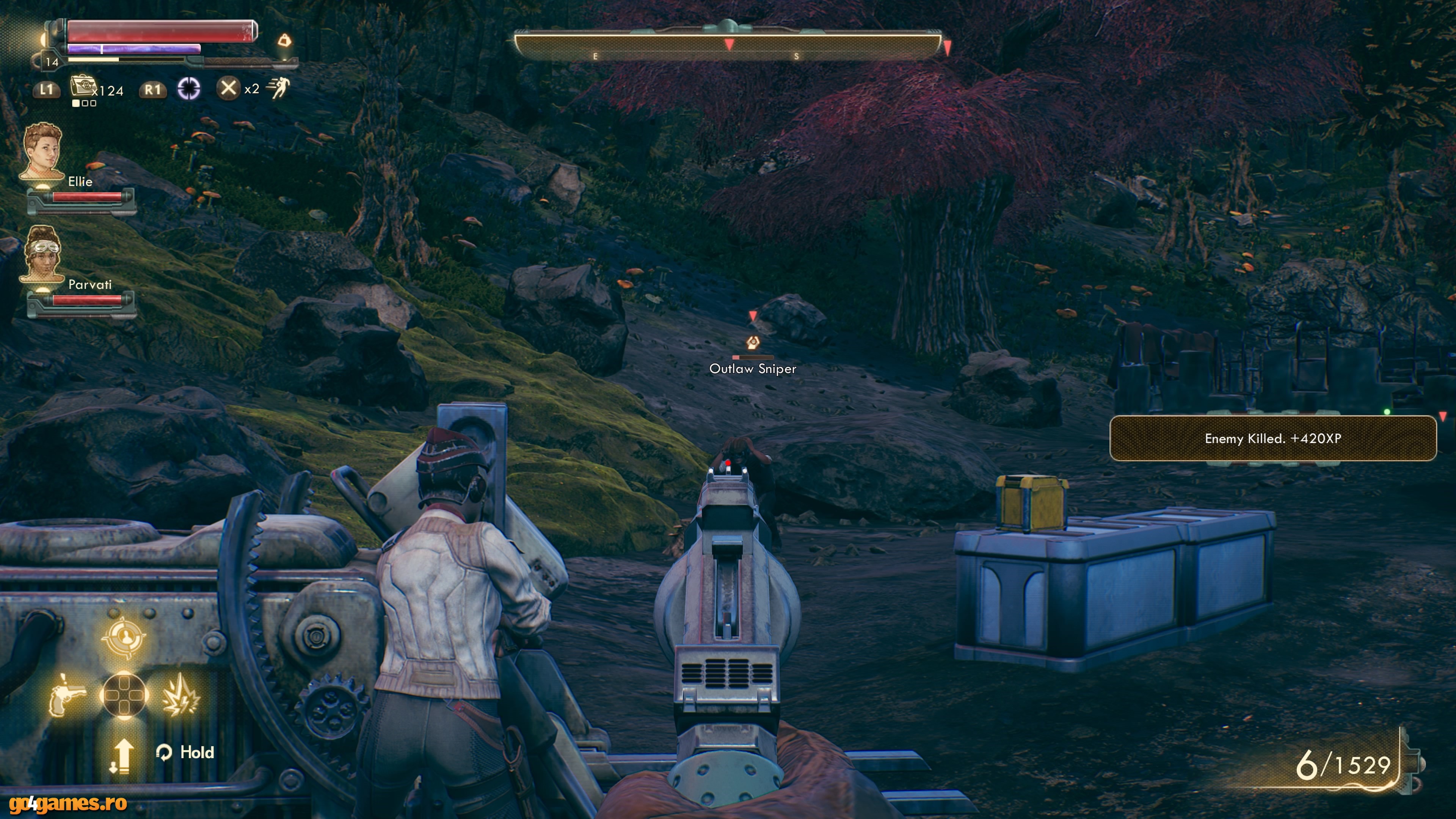Use the medical inhaler icon
Image resolution: width=1456 pixels, height=819 pixels.
[x=83, y=86]
